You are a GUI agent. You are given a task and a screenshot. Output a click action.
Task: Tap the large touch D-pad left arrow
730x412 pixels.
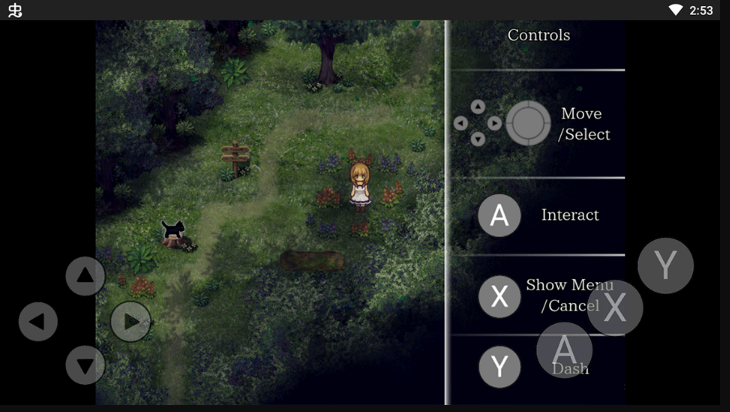(38, 322)
